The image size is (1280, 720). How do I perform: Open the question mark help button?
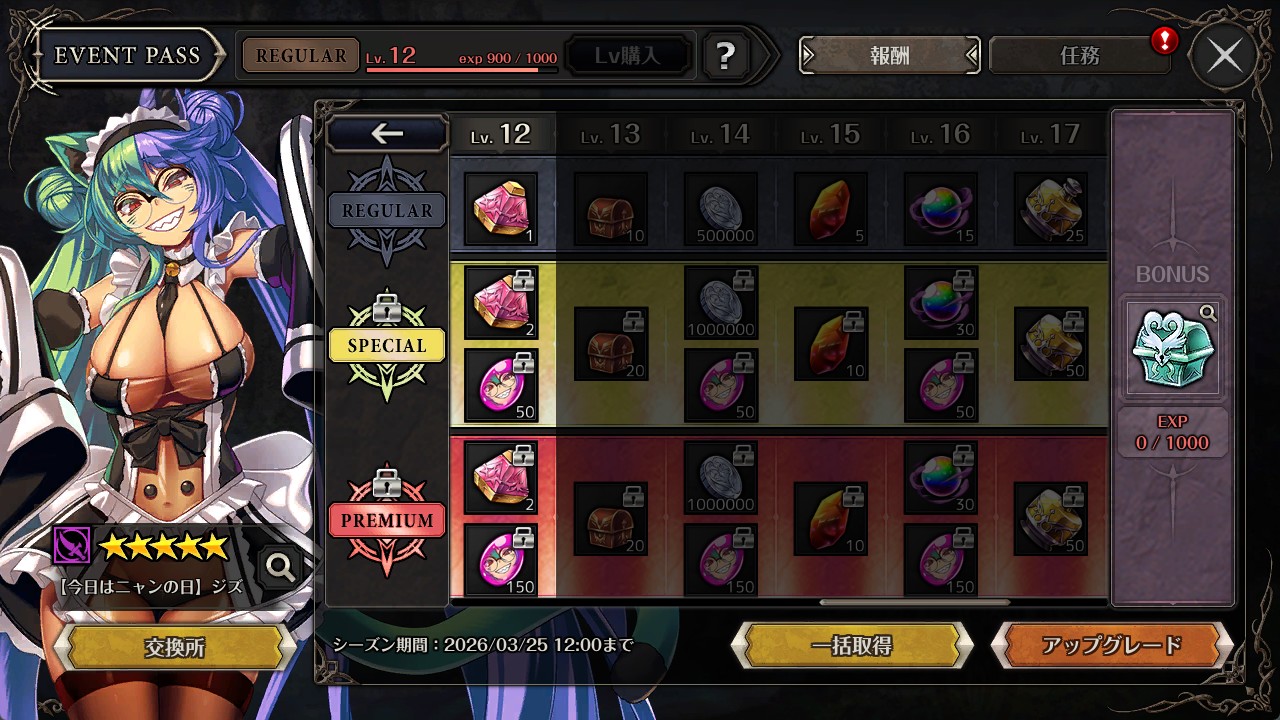(x=727, y=56)
